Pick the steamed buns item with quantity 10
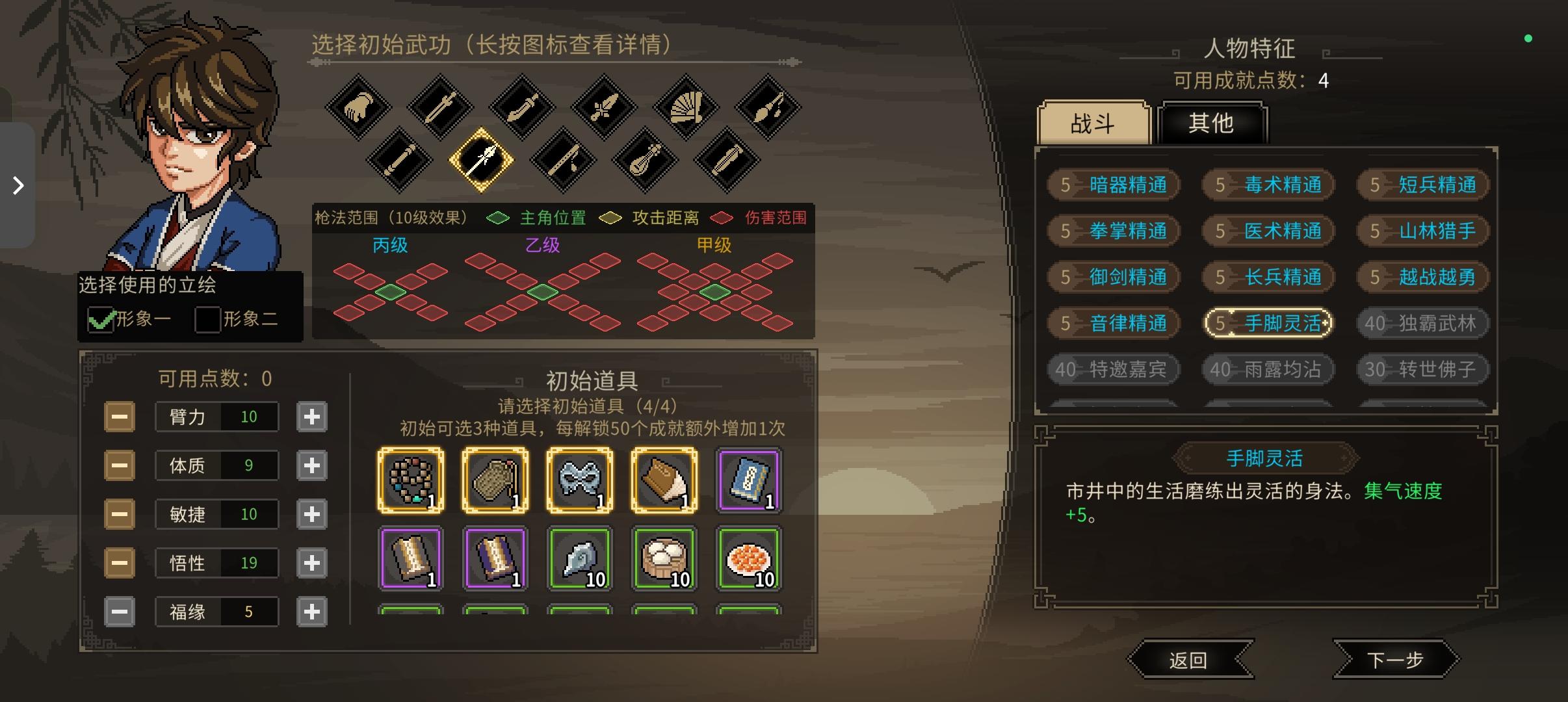 664,559
